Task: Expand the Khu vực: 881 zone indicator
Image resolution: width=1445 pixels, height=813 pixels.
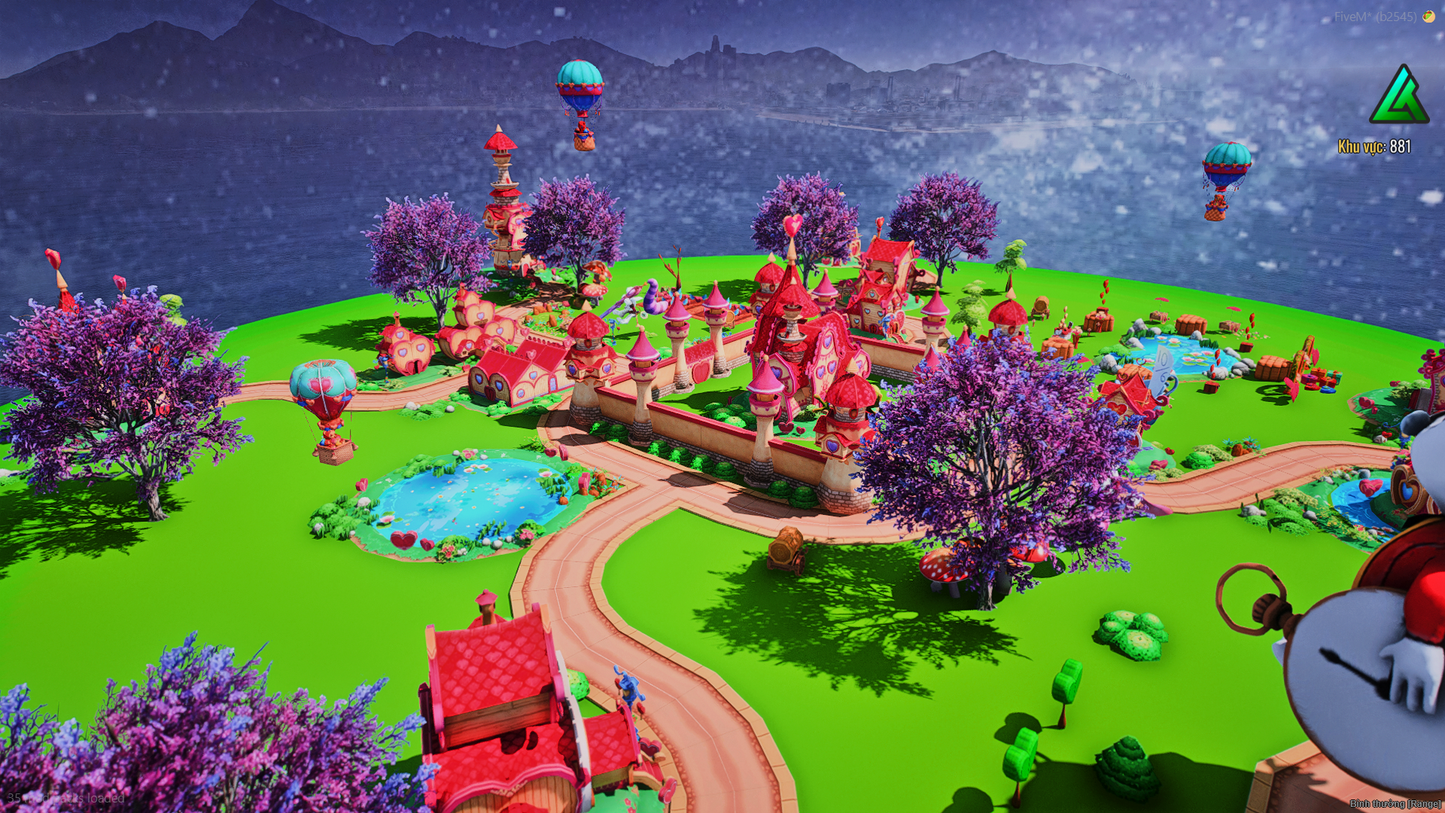Action: click(1374, 144)
